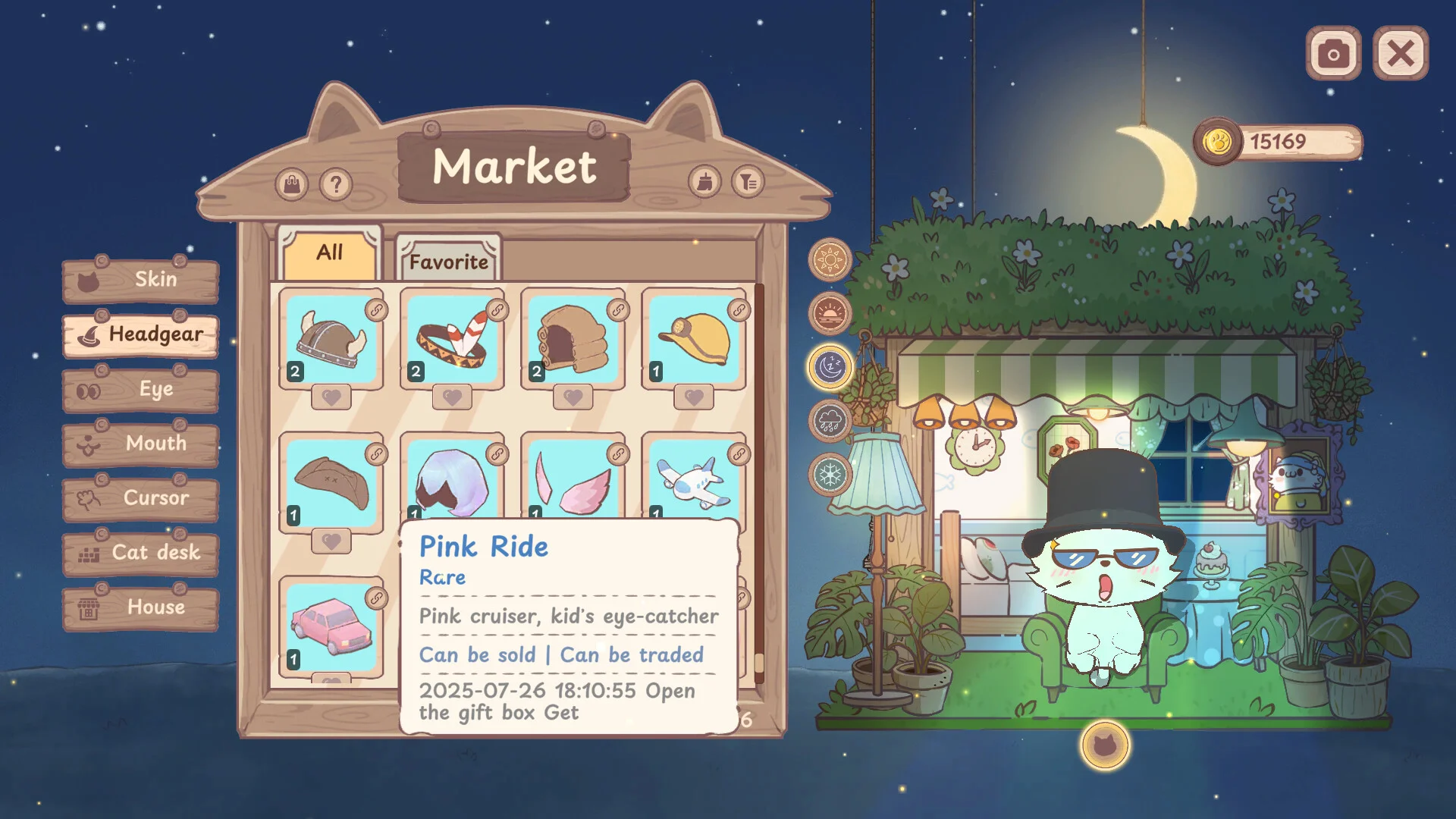Take a screenshot with camera button
This screenshot has width=1456, height=819.
click(1333, 53)
